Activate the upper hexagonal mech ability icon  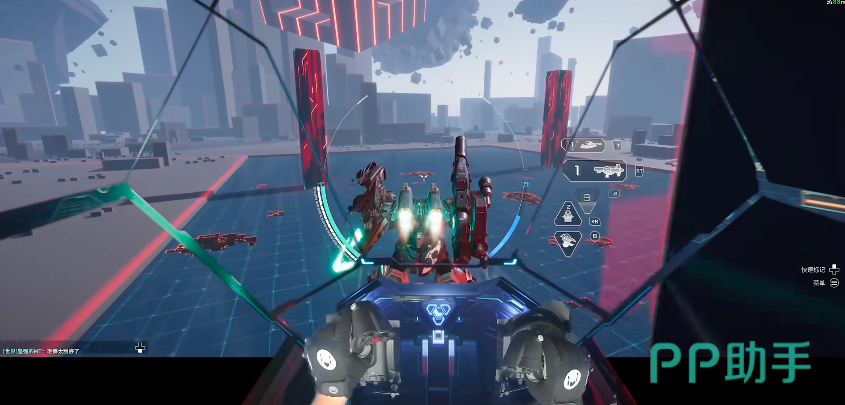coord(568,212)
